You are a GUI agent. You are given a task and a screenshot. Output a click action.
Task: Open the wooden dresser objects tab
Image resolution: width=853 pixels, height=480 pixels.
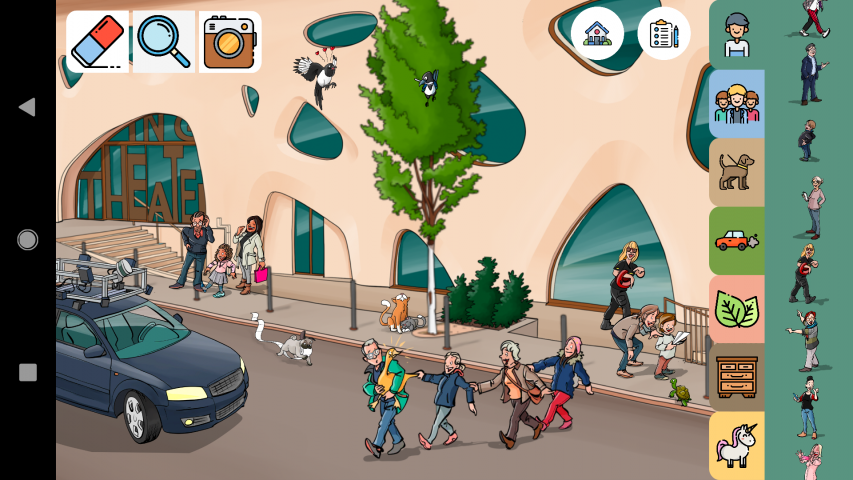pos(737,377)
